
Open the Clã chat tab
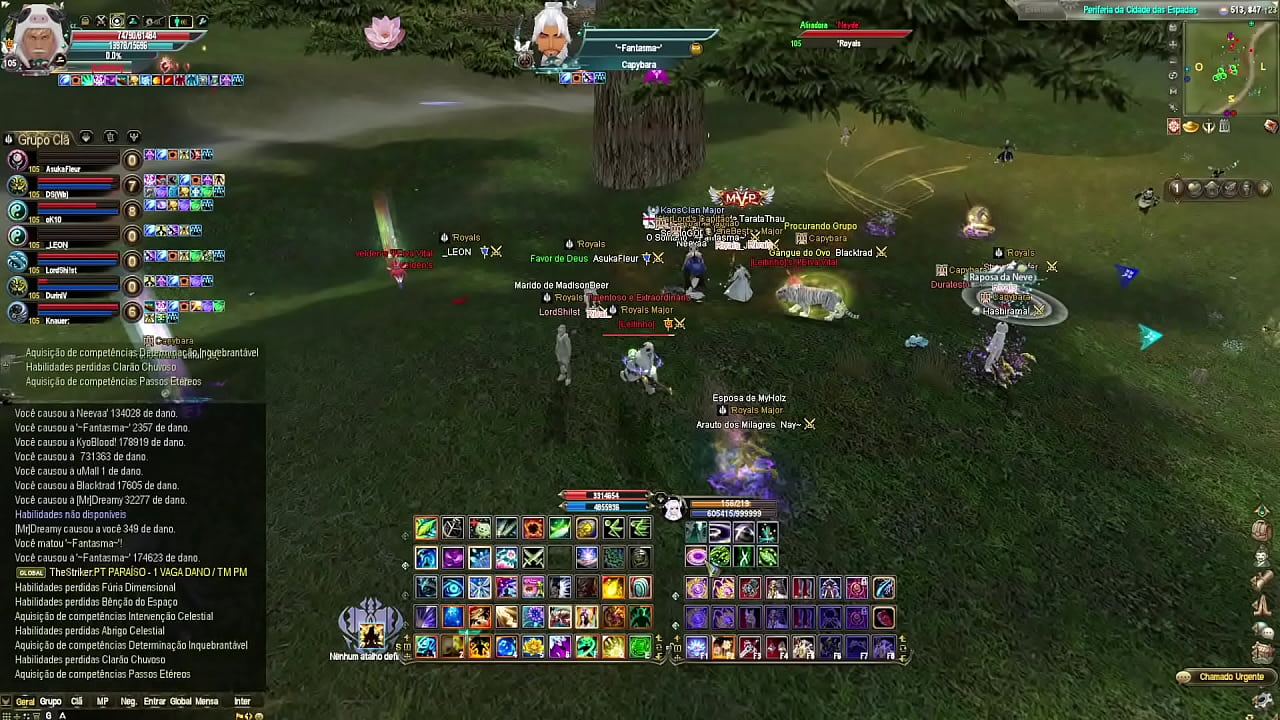pos(76,702)
